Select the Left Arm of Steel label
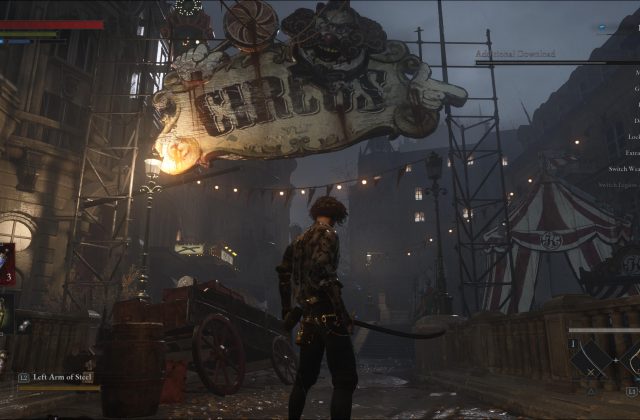This screenshot has width=640, height=420. [63, 377]
